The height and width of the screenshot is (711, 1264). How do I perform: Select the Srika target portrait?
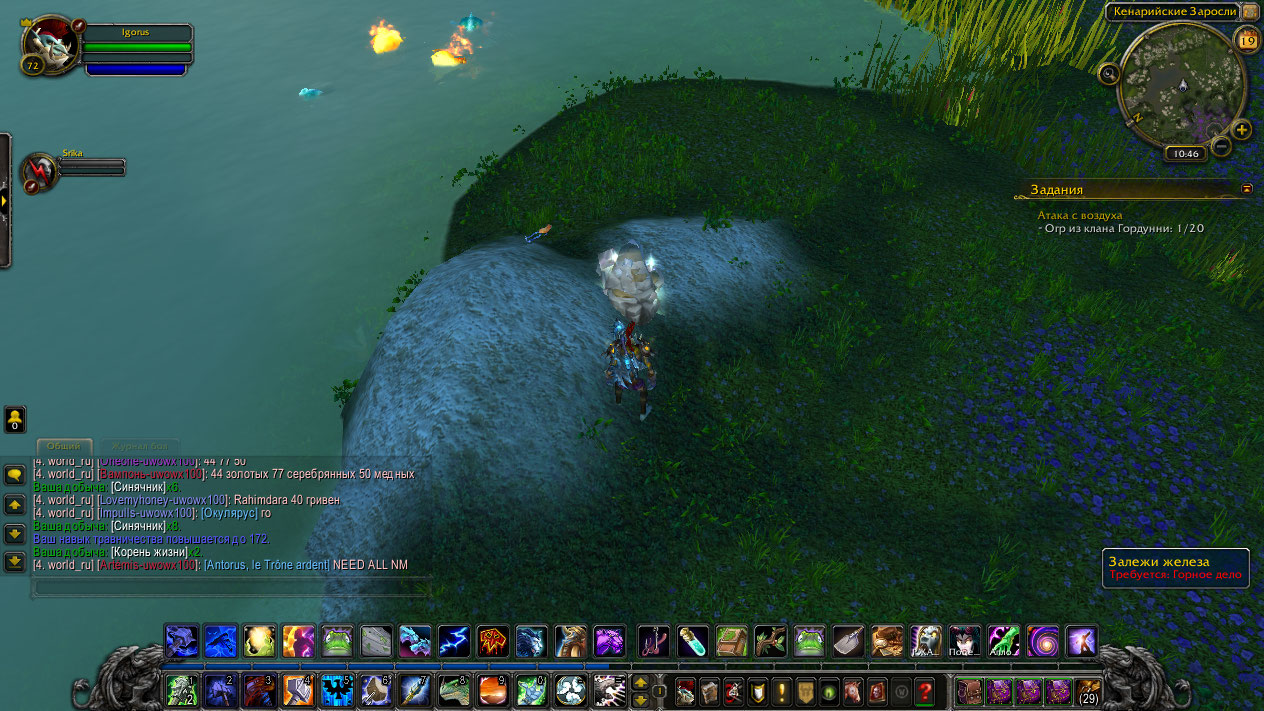[x=42, y=172]
